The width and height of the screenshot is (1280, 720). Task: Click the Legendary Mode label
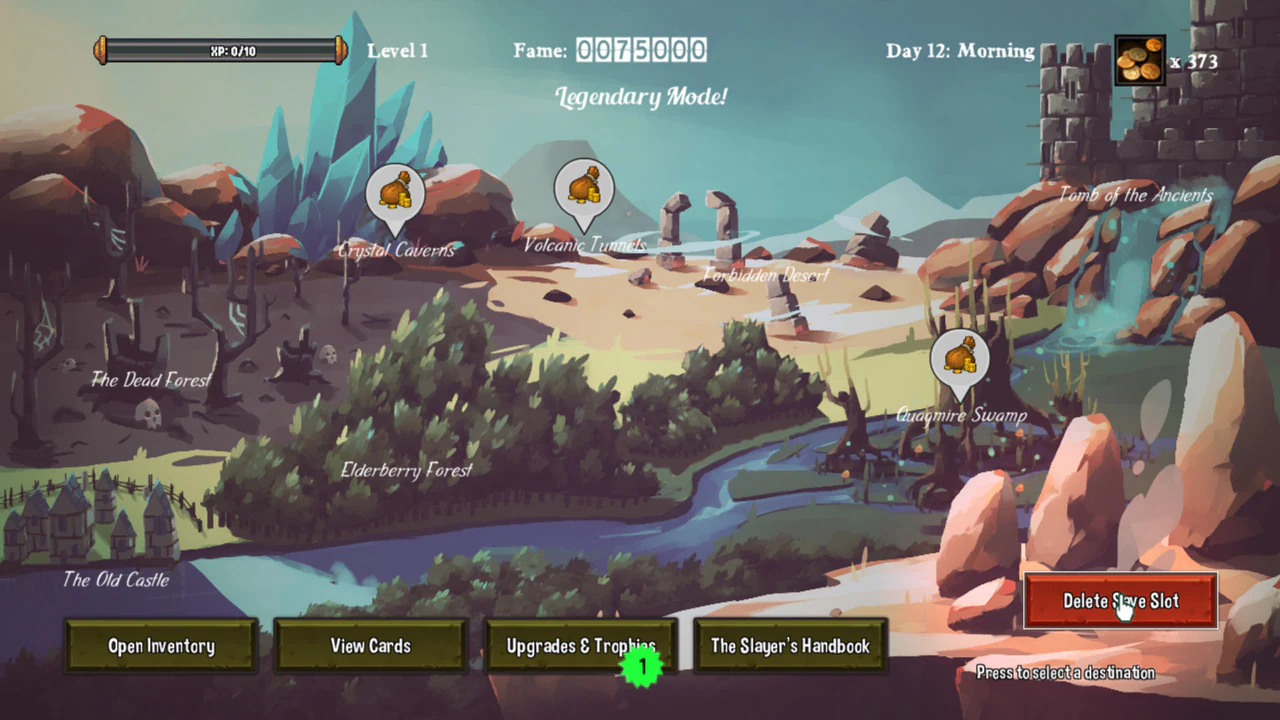click(x=640, y=97)
